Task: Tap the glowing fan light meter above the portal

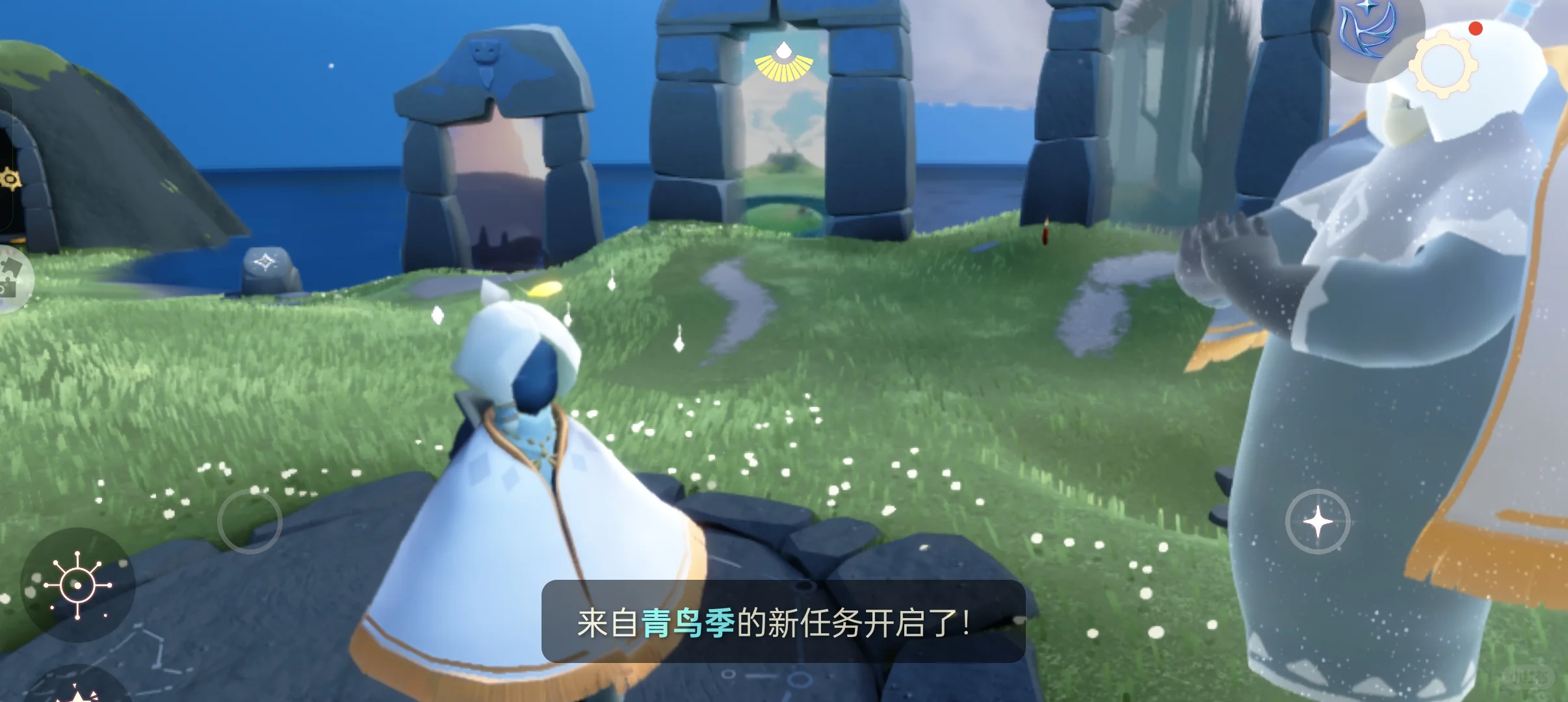Action: 783,62
